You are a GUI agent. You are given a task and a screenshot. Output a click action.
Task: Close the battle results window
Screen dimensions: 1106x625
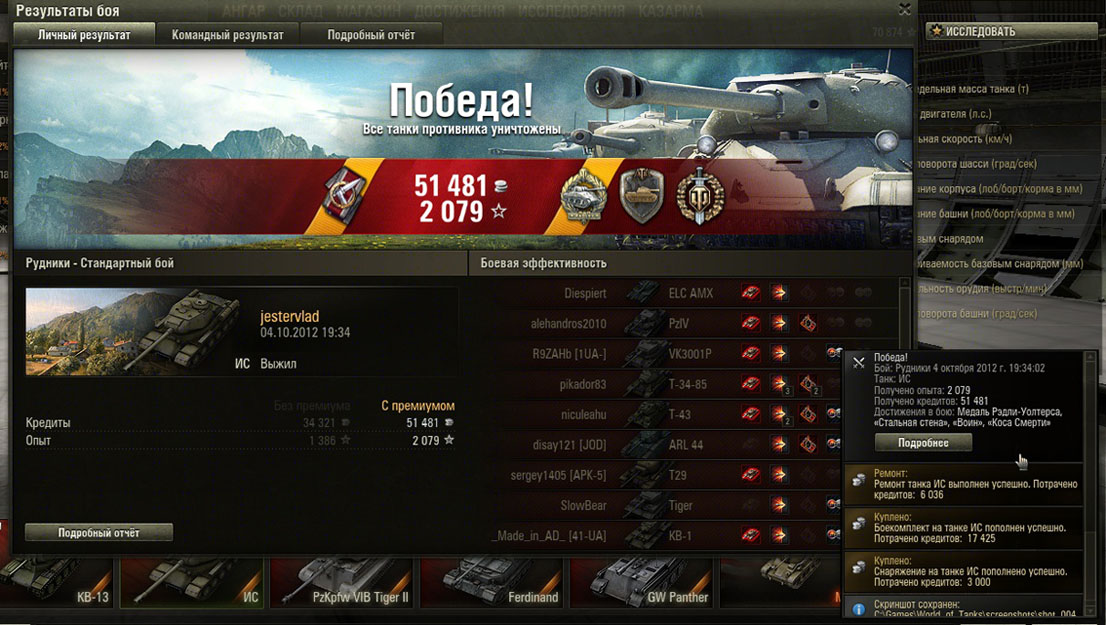point(904,9)
